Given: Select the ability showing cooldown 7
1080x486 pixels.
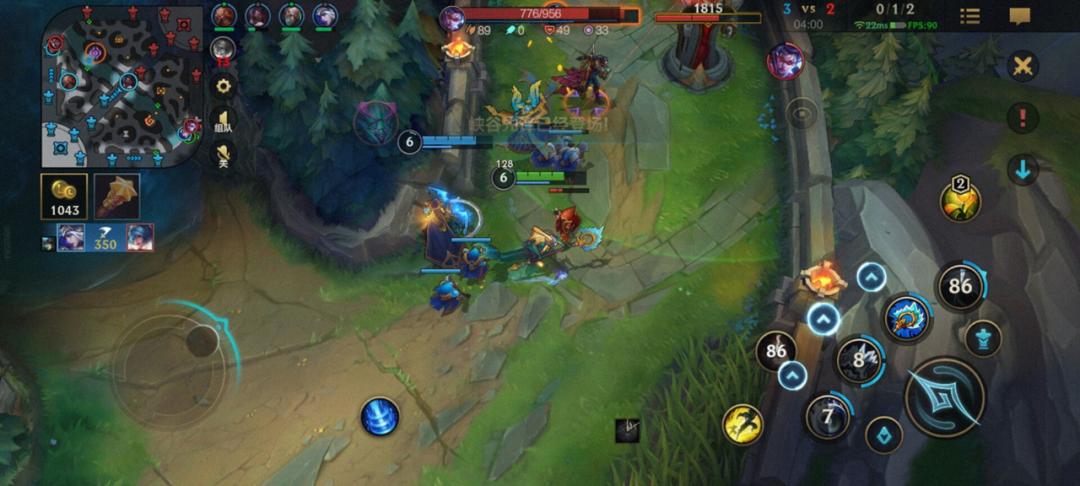Looking at the screenshot, I should [827, 415].
